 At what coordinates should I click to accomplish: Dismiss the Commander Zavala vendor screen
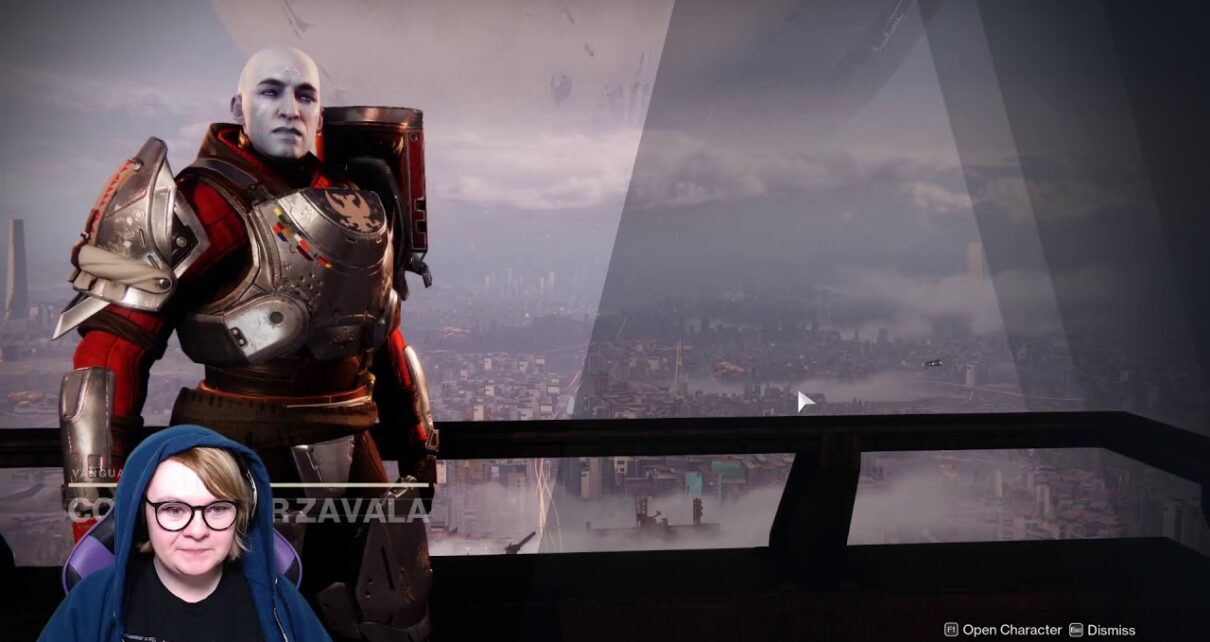tap(1102, 630)
